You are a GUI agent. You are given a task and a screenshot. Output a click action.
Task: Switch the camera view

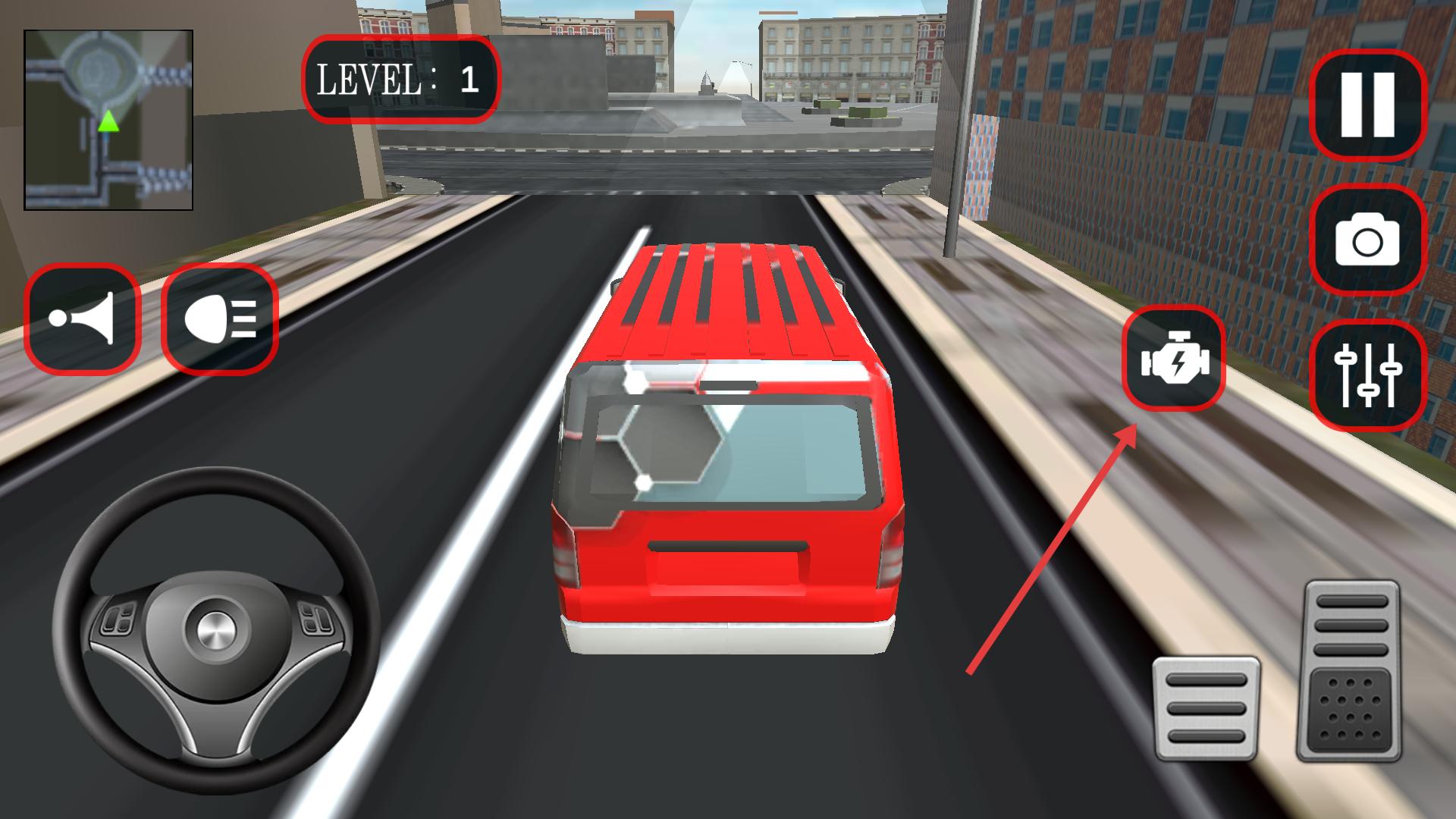(x=1367, y=240)
